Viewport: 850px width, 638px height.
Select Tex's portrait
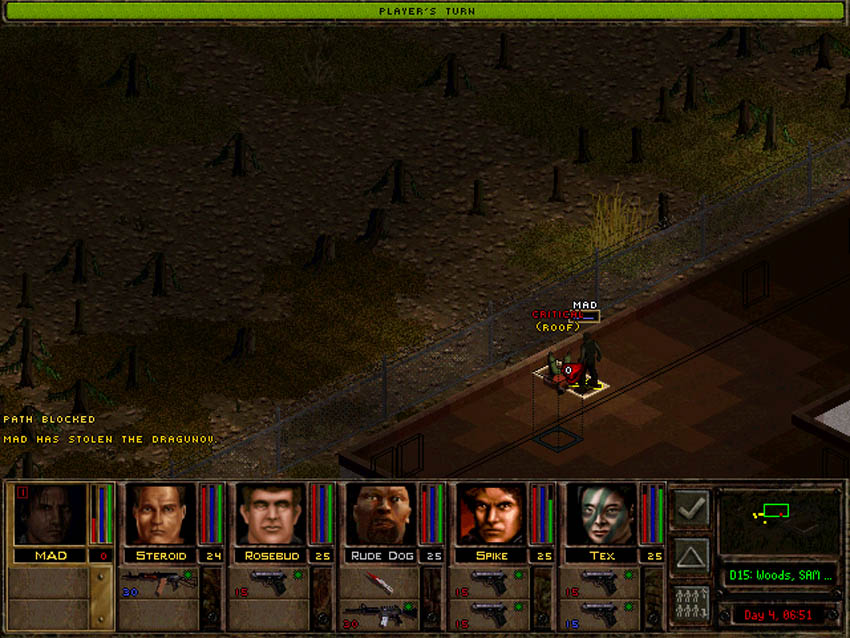point(601,515)
